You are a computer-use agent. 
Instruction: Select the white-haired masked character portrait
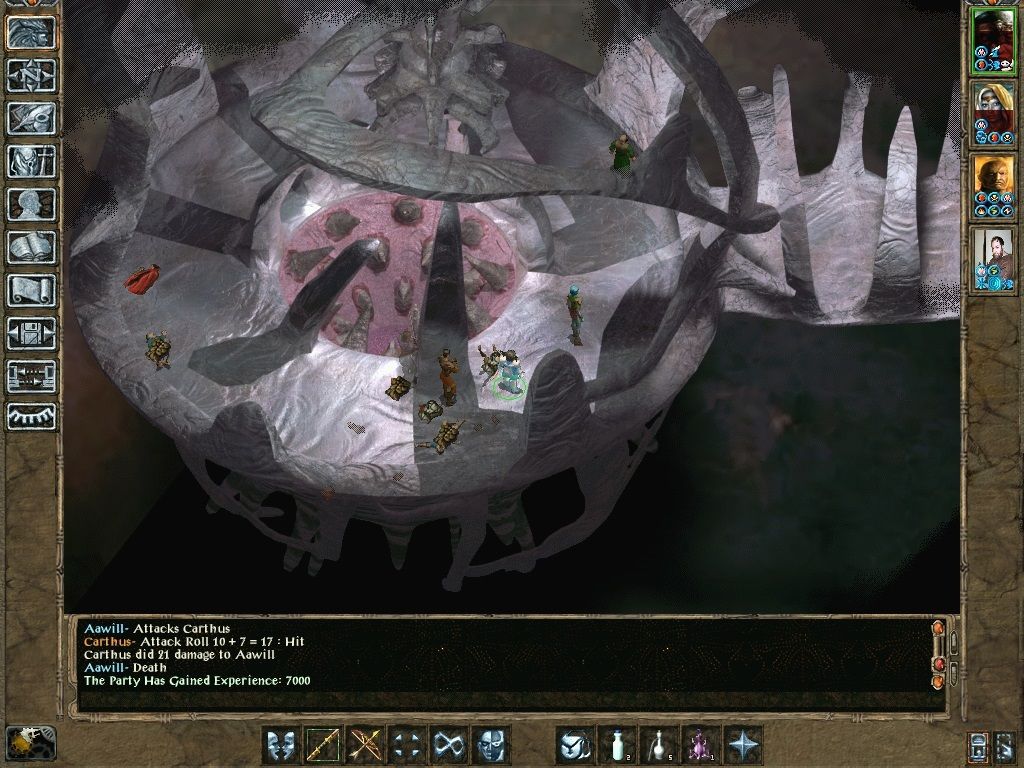(994, 114)
